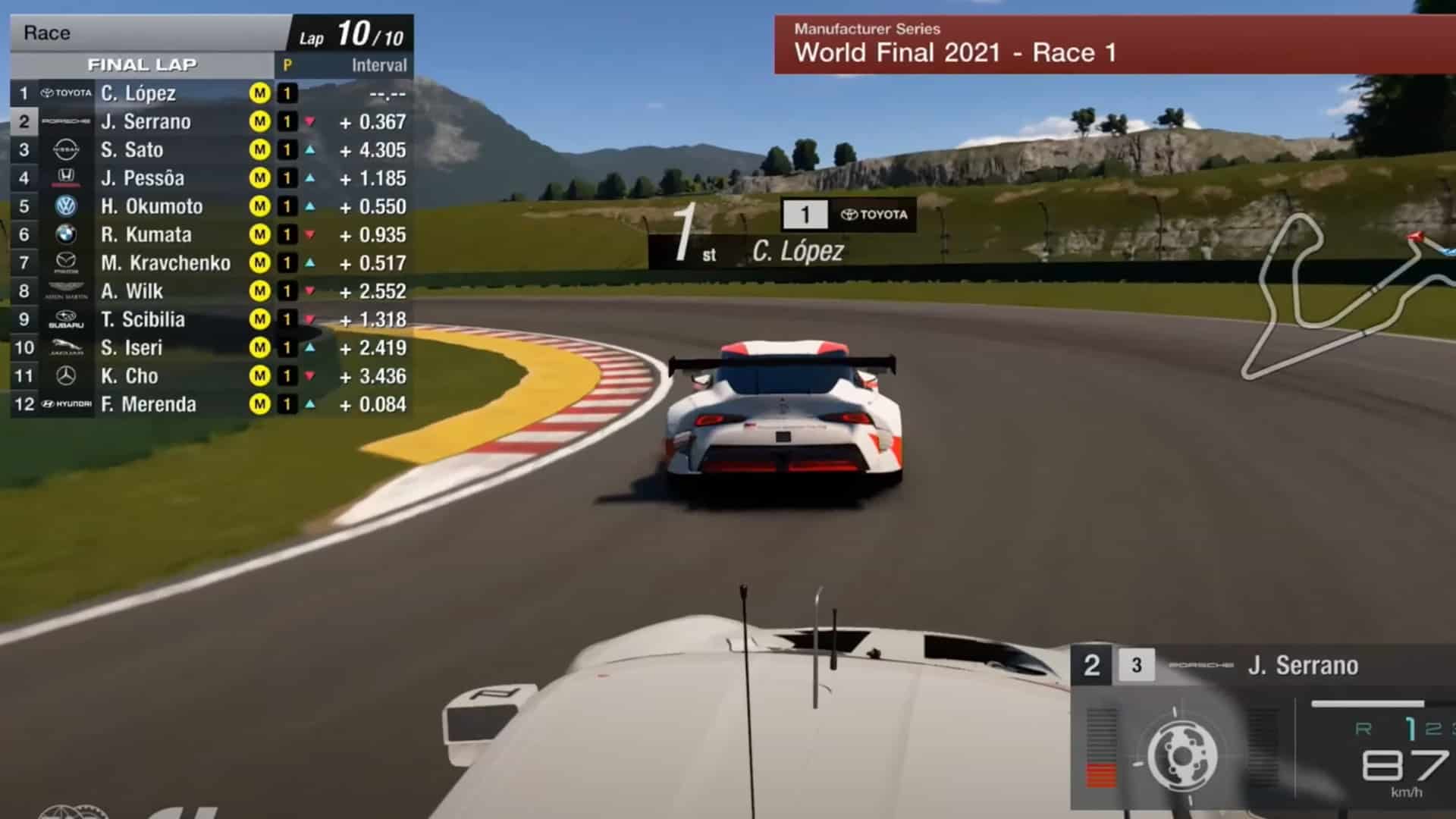Image resolution: width=1456 pixels, height=819 pixels.
Task: Click the Porsche logo next to J. Serrano
Action: pos(65,121)
